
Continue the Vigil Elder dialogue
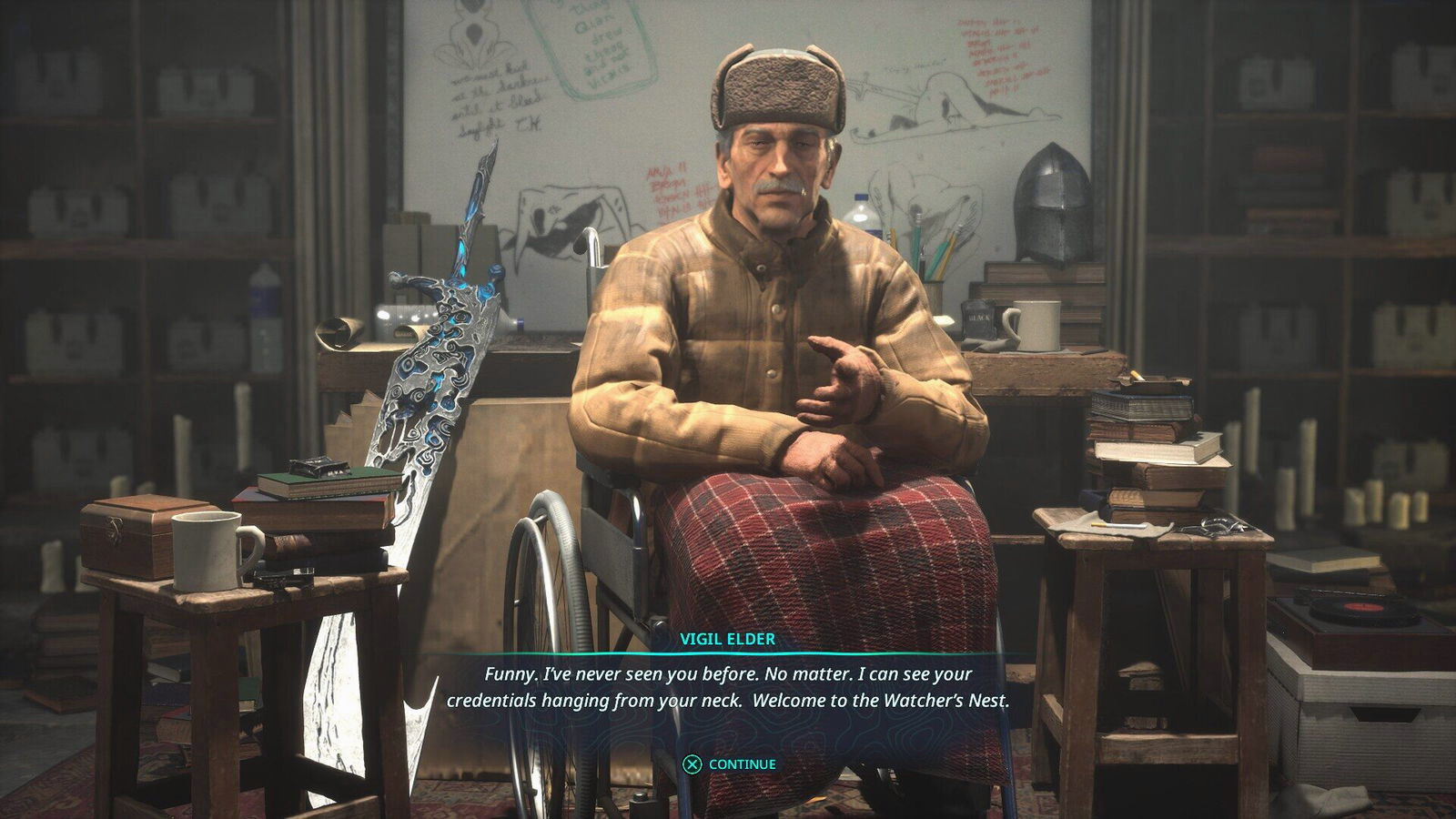[730, 764]
